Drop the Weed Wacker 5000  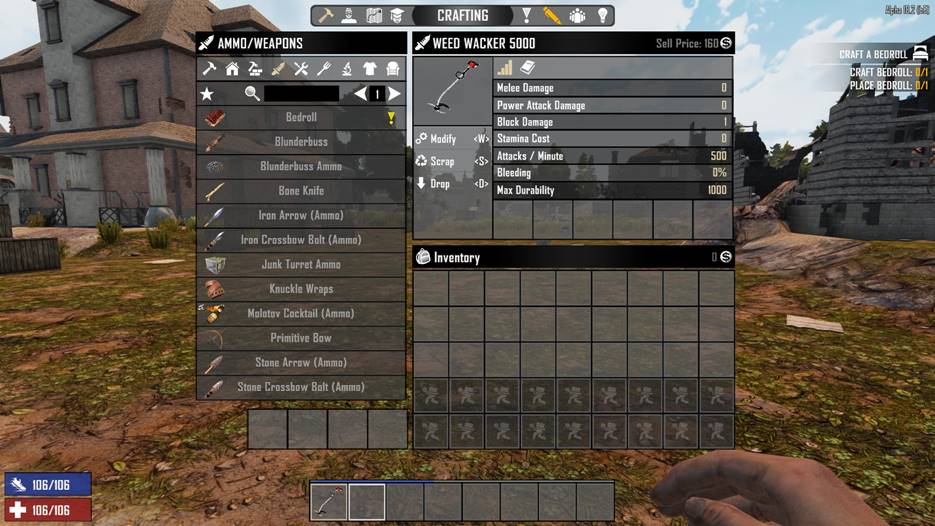click(440, 184)
